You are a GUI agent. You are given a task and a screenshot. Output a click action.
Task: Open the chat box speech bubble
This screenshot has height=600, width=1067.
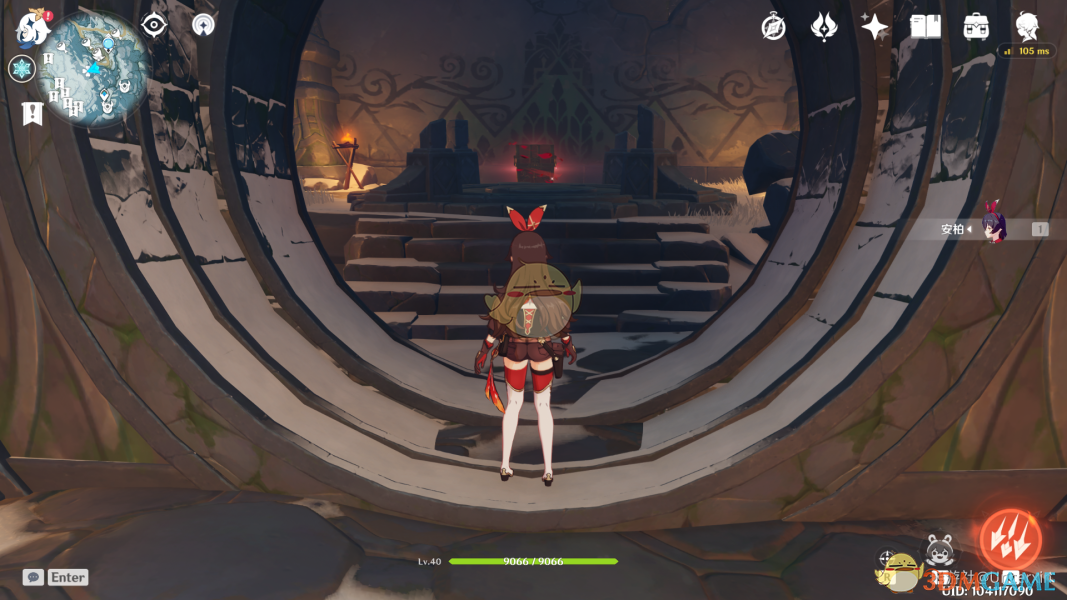(33, 577)
